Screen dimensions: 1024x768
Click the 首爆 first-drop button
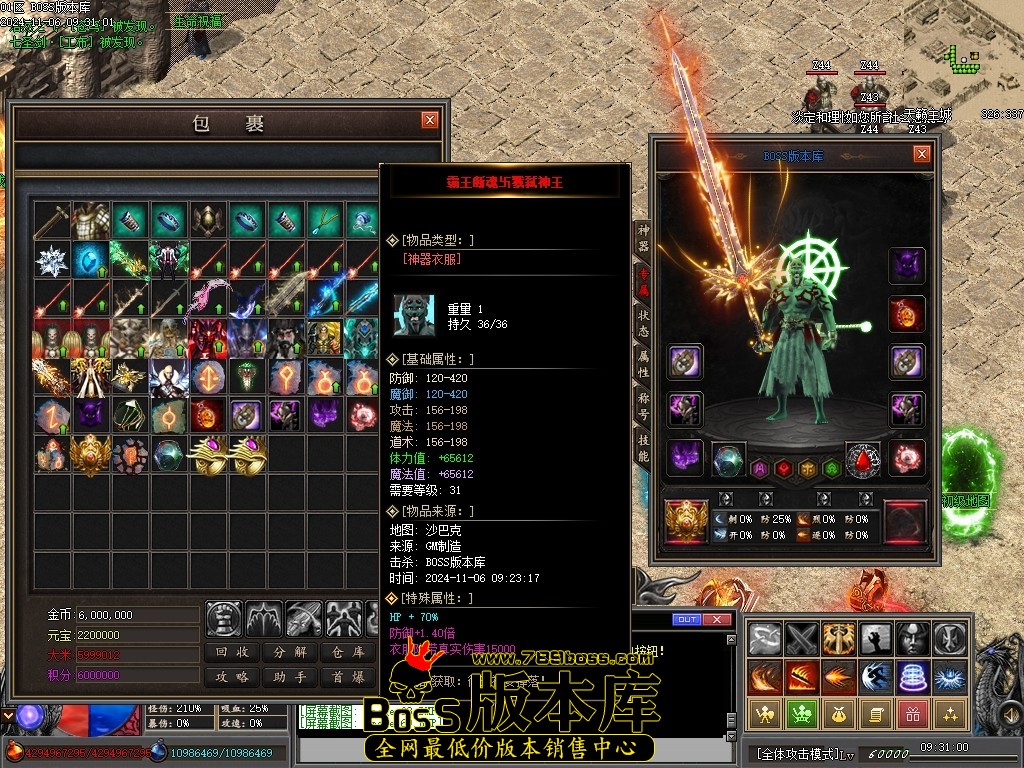(348, 677)
